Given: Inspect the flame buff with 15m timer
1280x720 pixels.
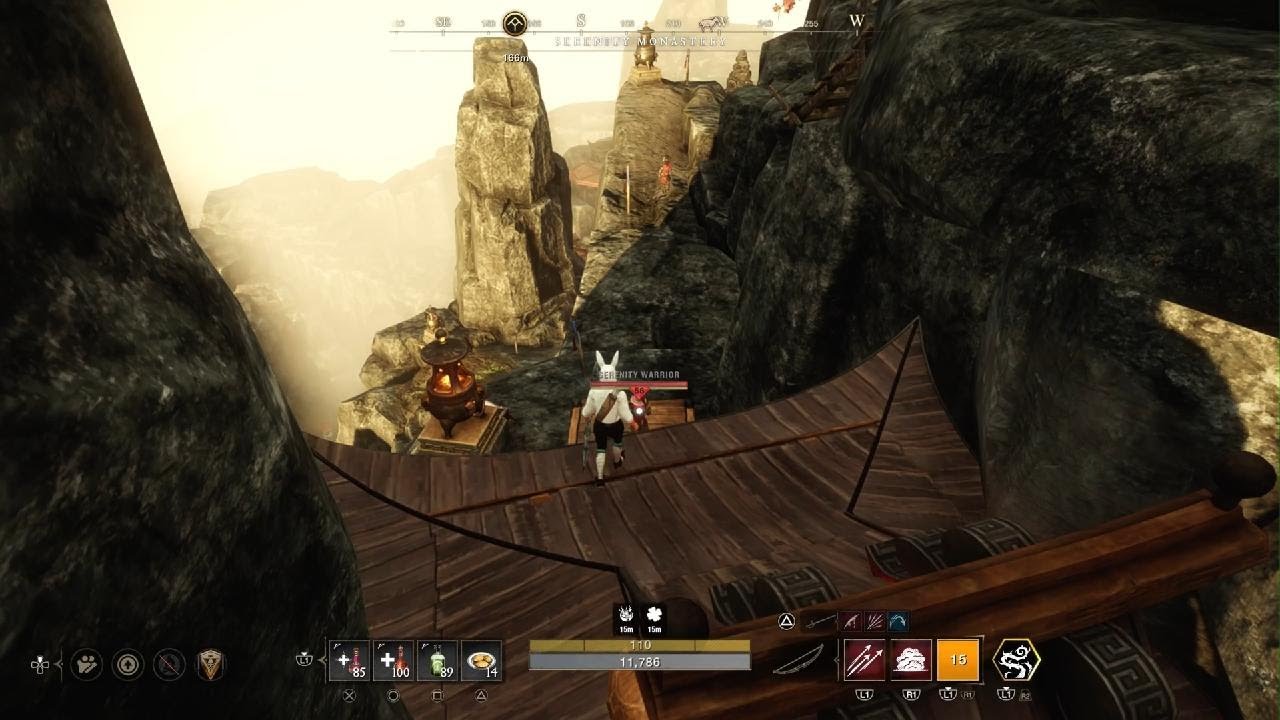Looking at the screenshot, I should [x=627, y=615].
